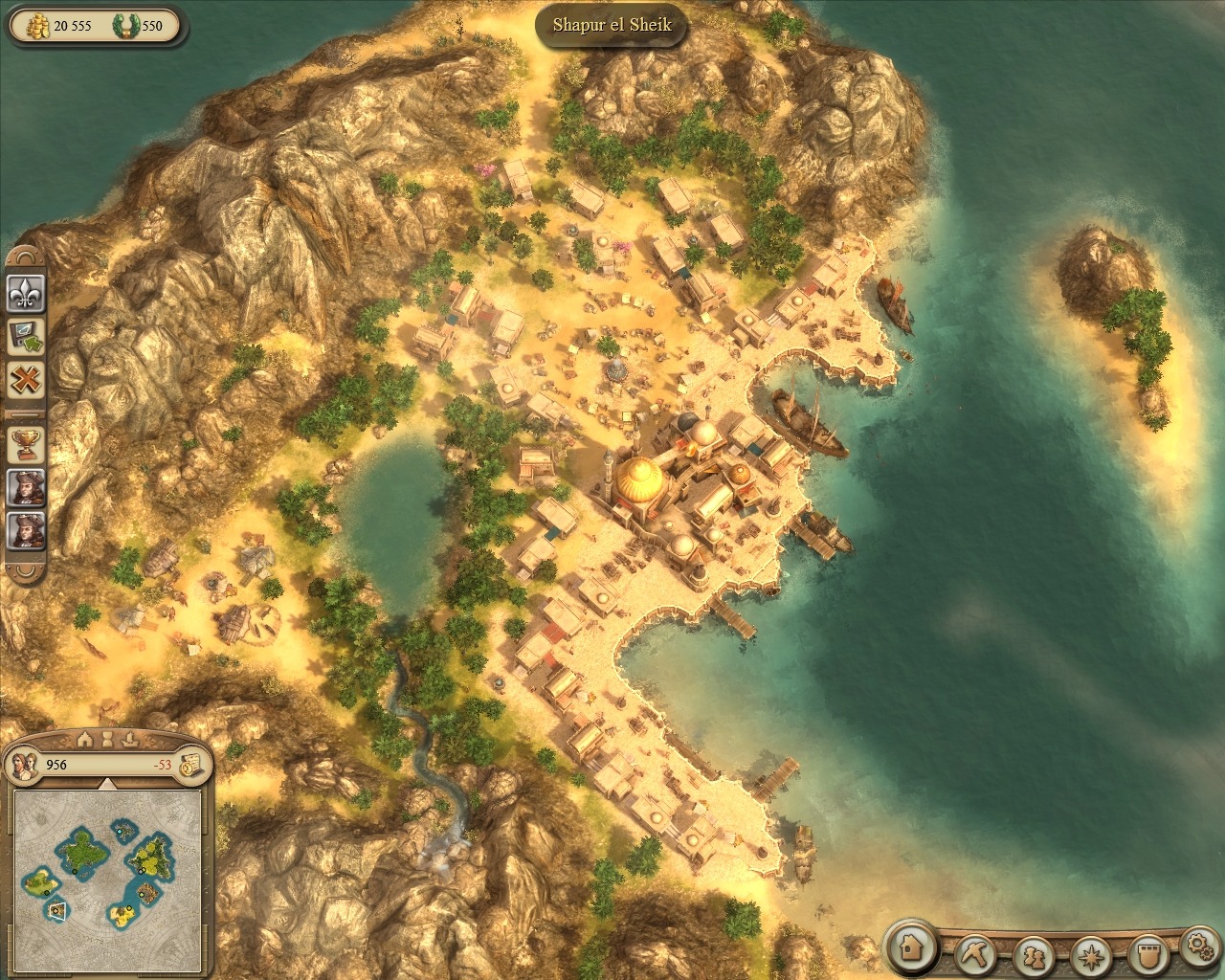This screenshot has height=980, width=1225.
Task: Select the orange cross demolish tool
Action: (x=26, y=380)
